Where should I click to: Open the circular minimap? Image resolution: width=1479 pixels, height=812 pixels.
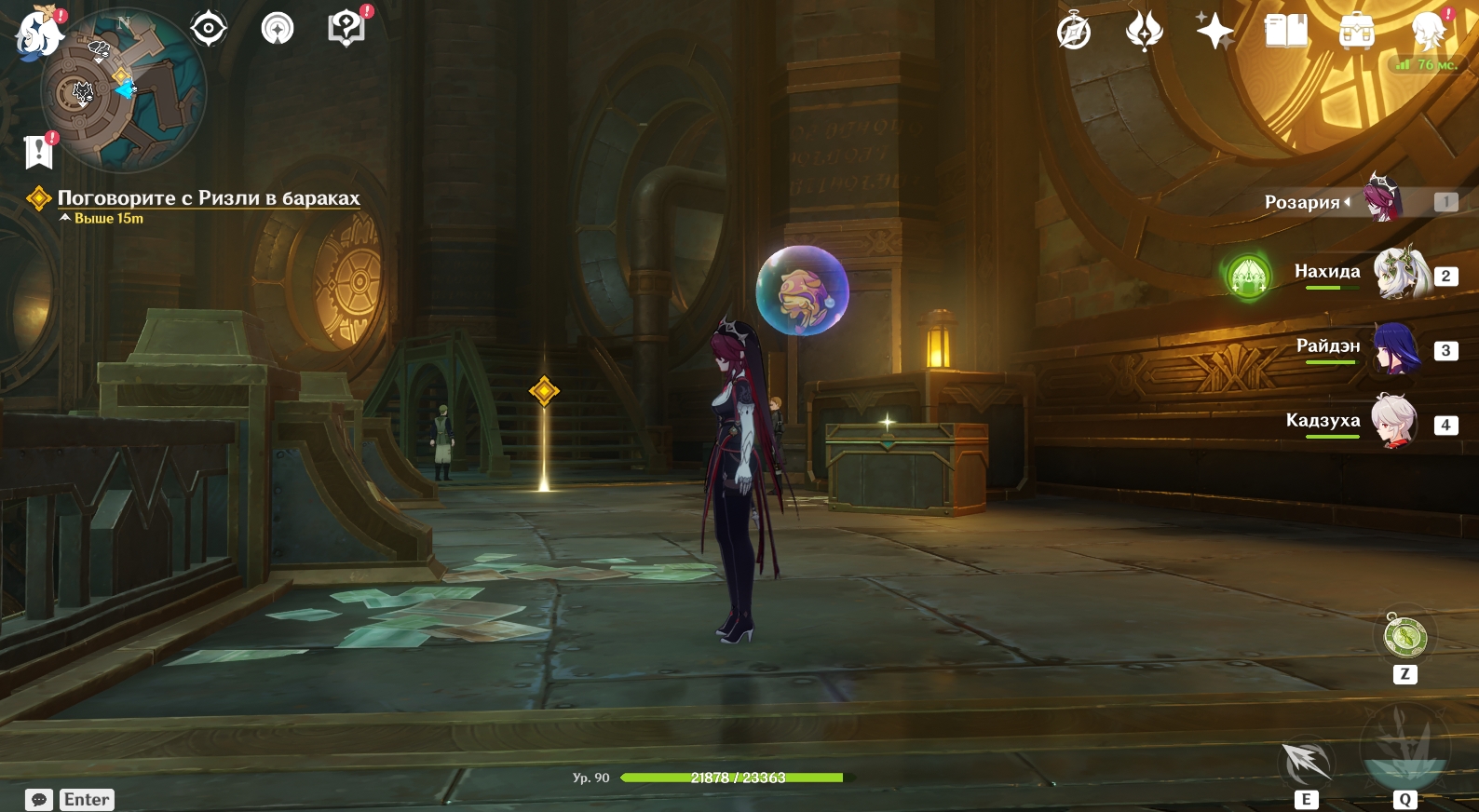(x=124, y=91)
